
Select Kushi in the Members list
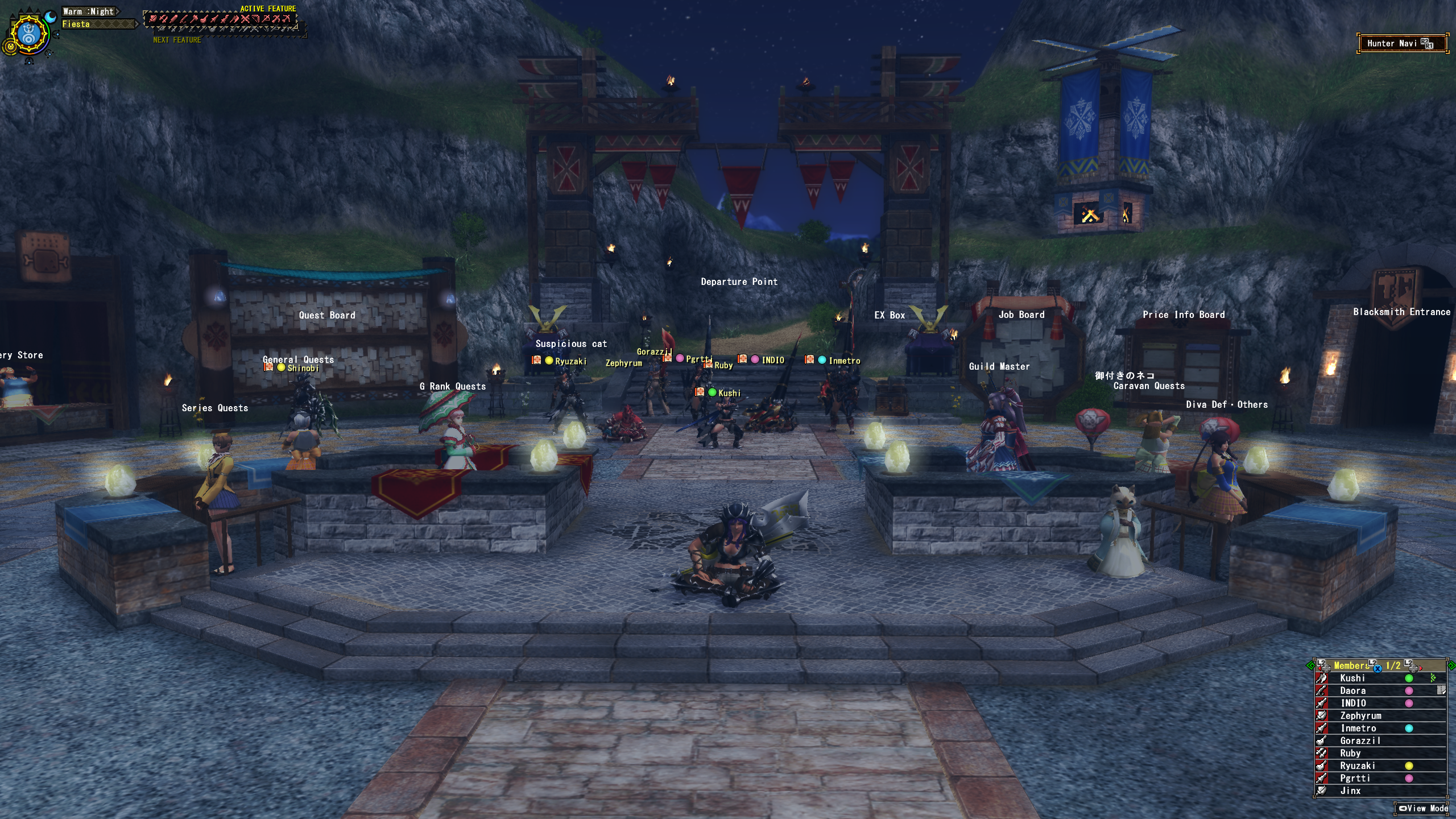(1352, 678)
